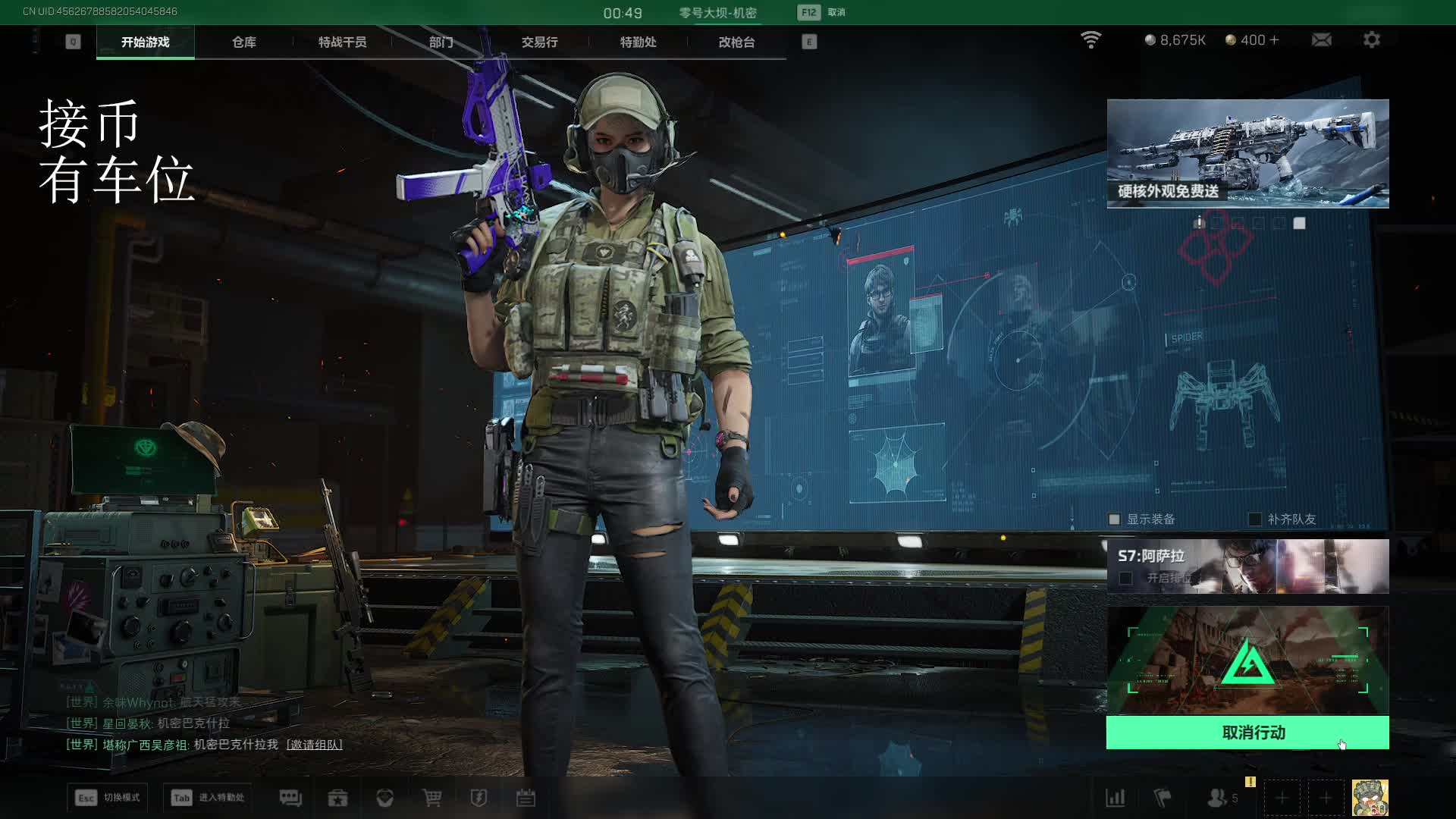This screenshot has width=1456, height=819.
Task: Enable the 补齐队友 checkbox
Action: 1255,519
